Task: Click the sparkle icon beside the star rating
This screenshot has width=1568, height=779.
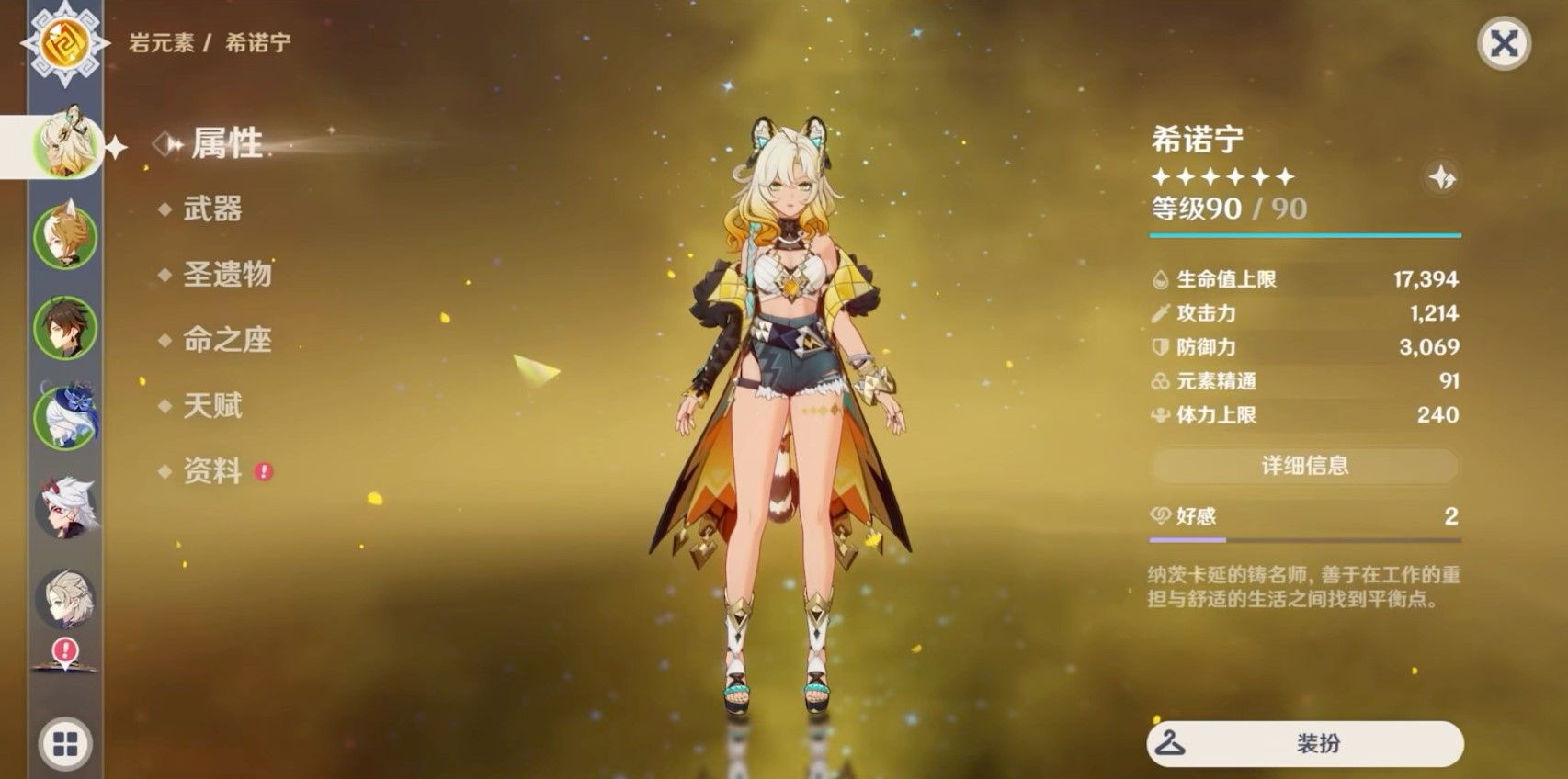Action: pos(1441,177)
